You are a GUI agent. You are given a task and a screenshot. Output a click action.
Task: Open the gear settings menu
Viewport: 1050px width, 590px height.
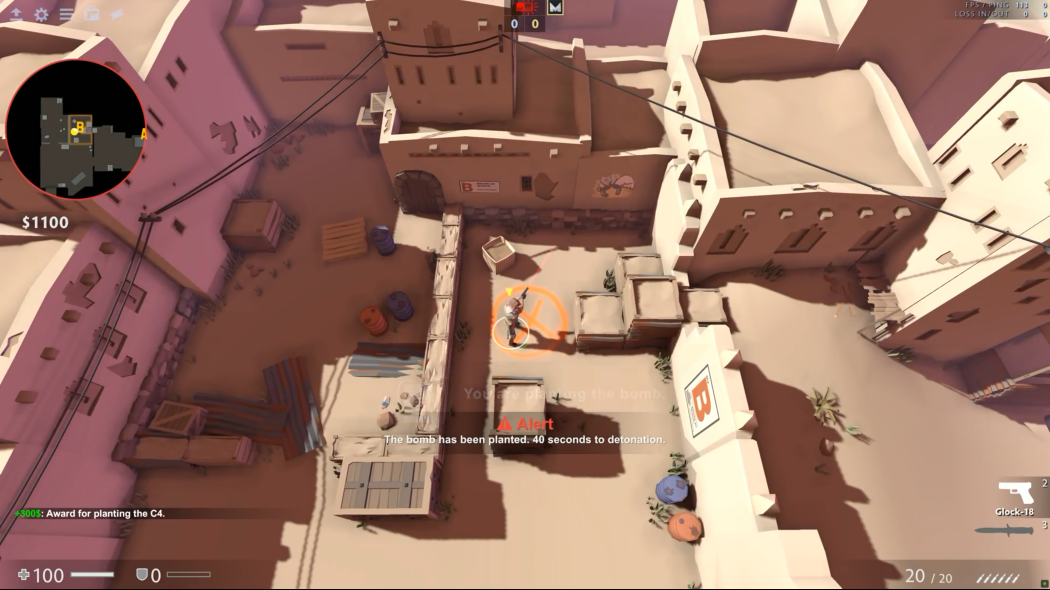coord(41,14)
